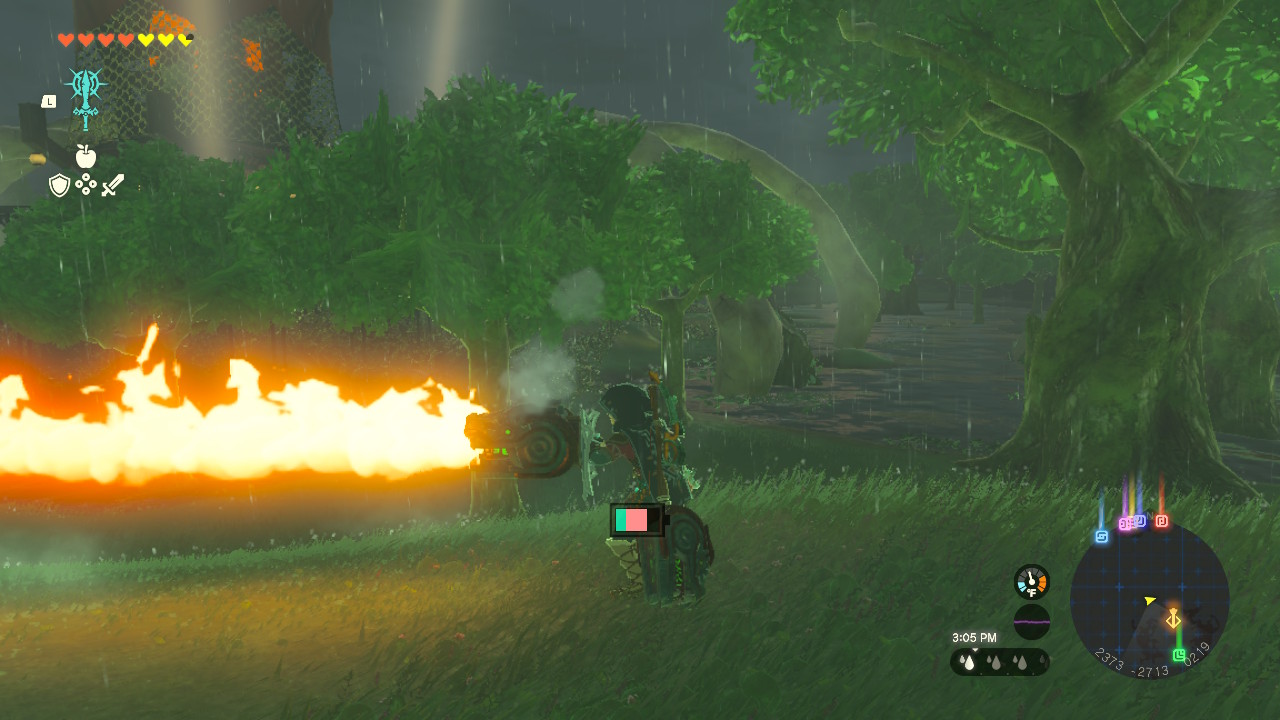
Task: Select the sword attack icon
Action: pos(113,185)
